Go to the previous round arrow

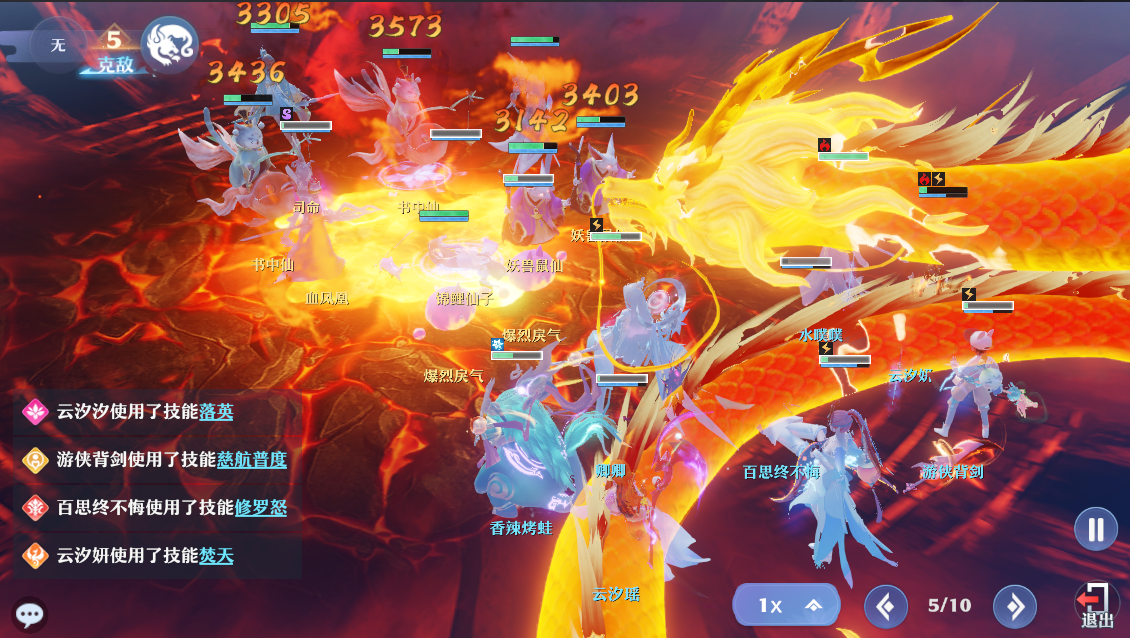point(885,606)
